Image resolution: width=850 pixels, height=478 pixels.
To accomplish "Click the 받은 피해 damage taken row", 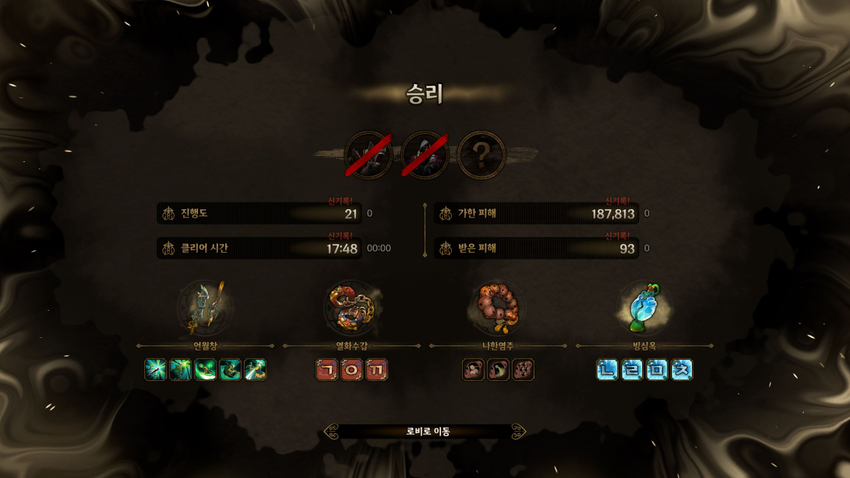I will [x=538, y=248].
